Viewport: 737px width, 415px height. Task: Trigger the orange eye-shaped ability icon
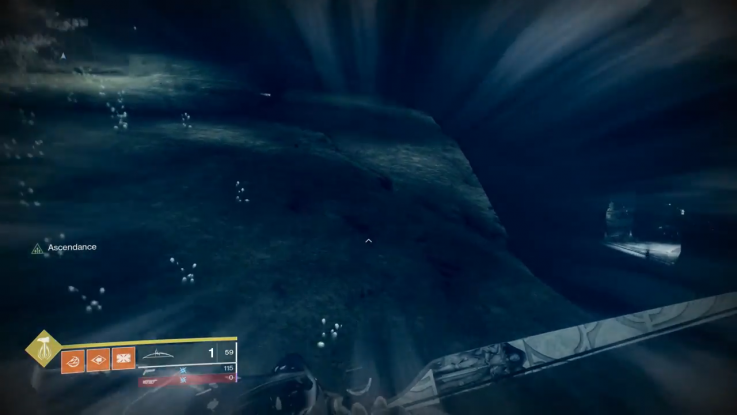tap(98, 359)
